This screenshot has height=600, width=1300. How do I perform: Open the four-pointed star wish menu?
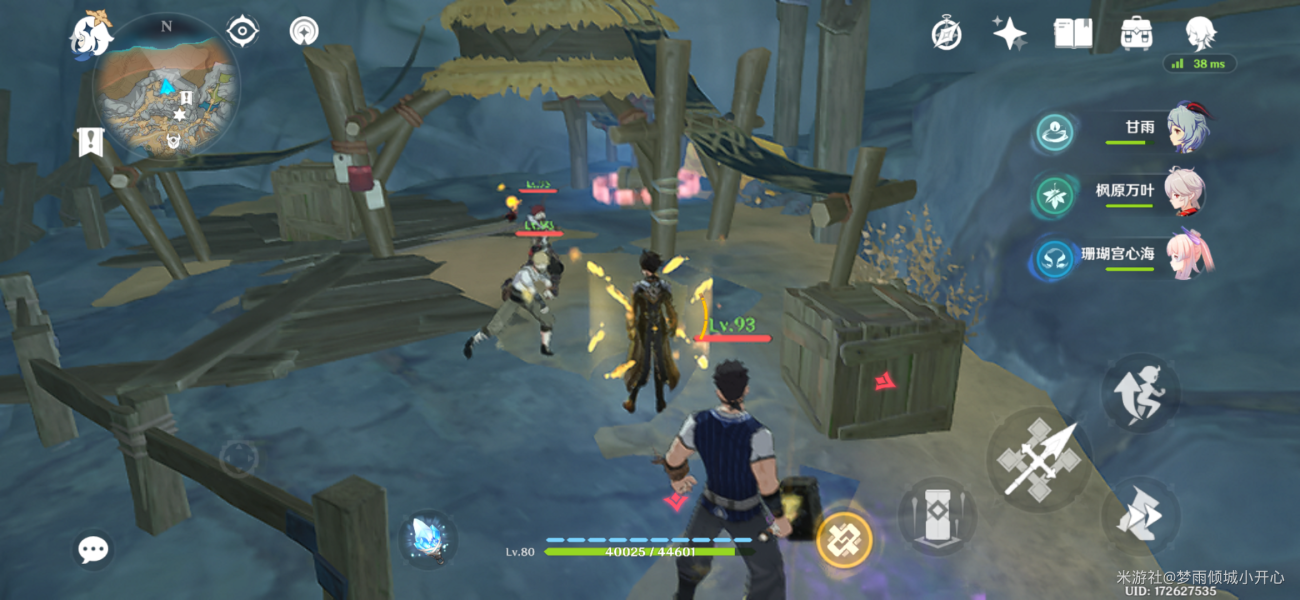pyautogui.click(x=1009, y=34)
